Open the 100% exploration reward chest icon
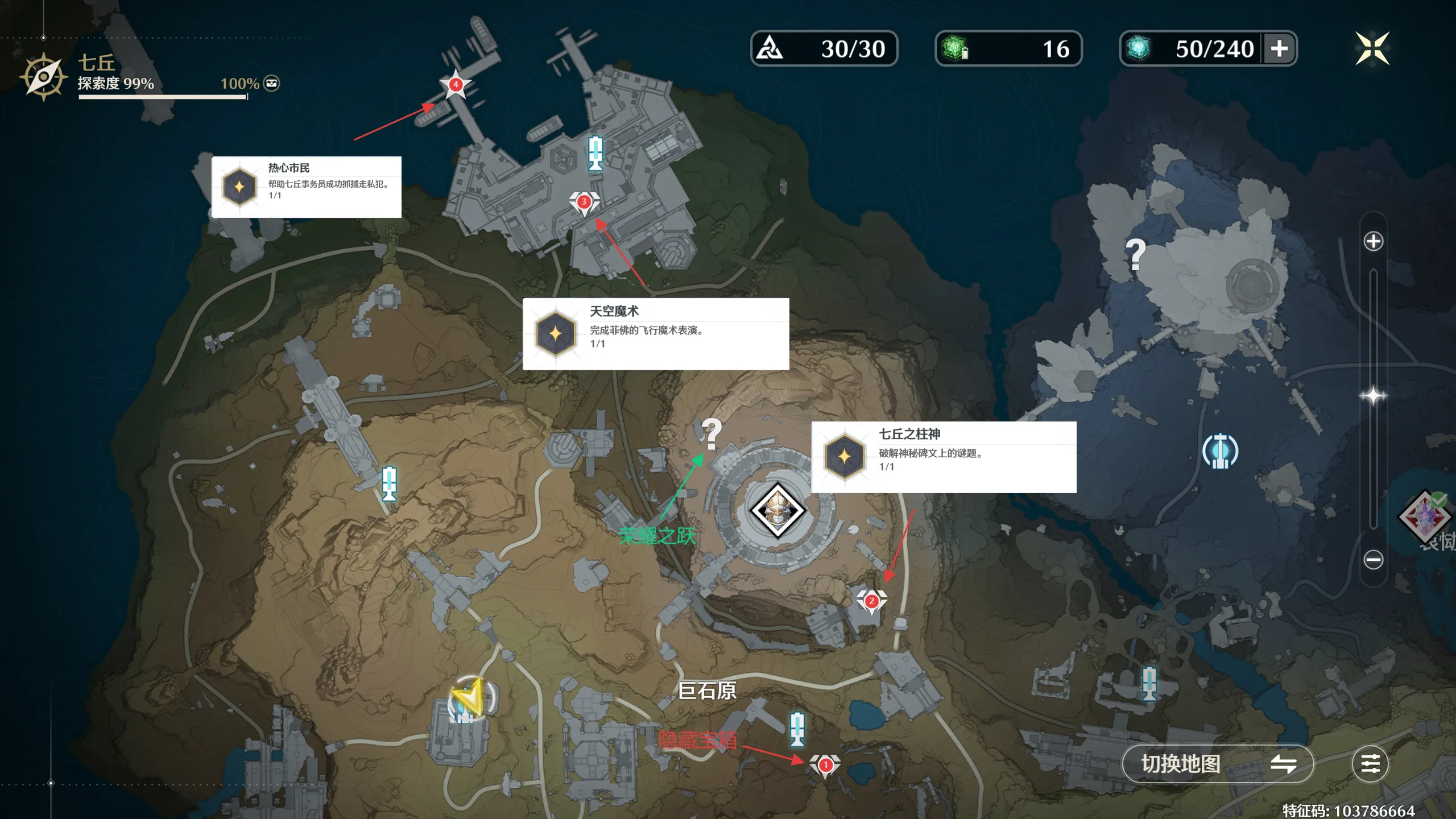Screen dimensions: 1456x819 [x=272, y=84]
